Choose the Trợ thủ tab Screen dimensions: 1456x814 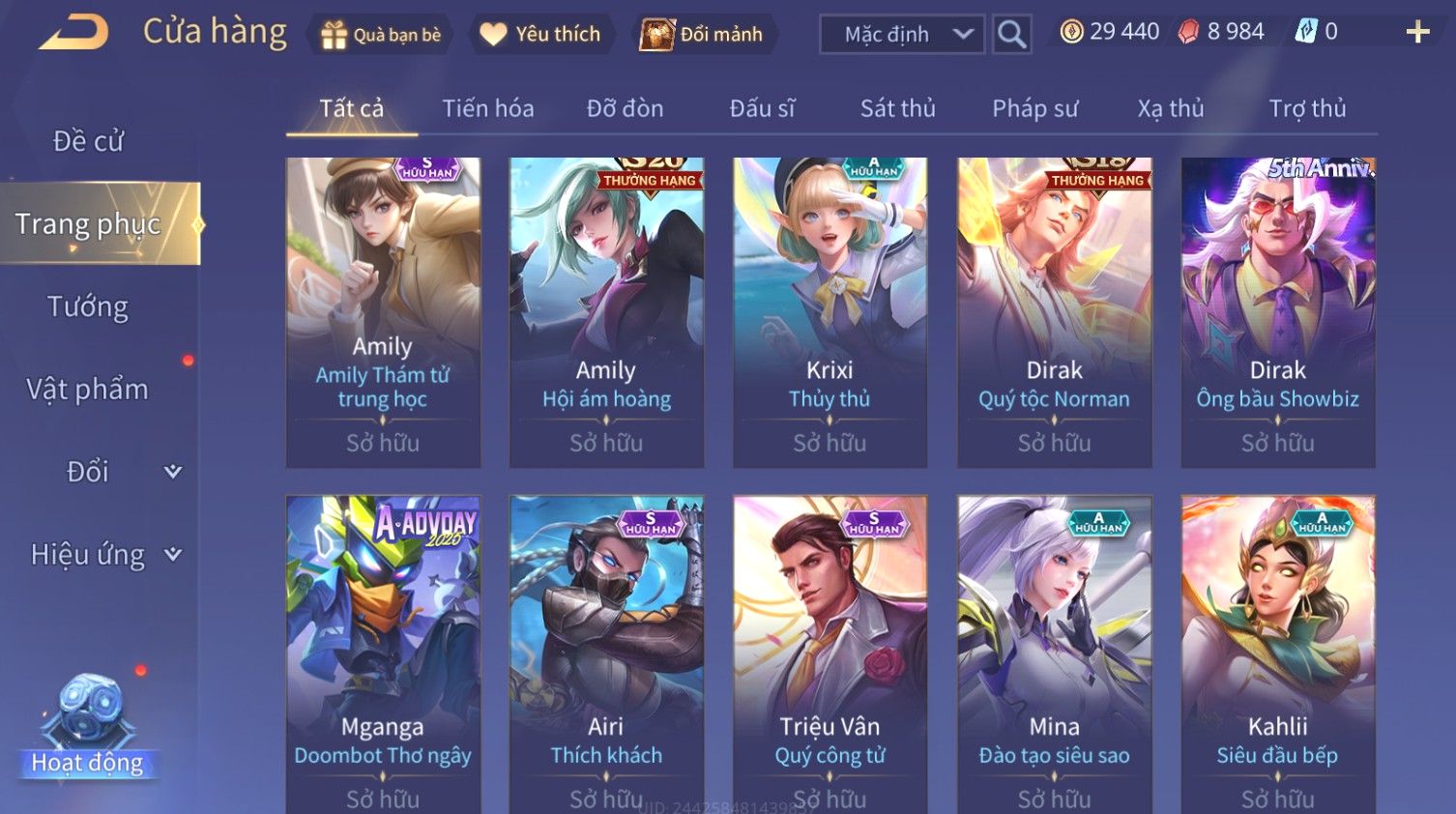[x=1307, y=108]
